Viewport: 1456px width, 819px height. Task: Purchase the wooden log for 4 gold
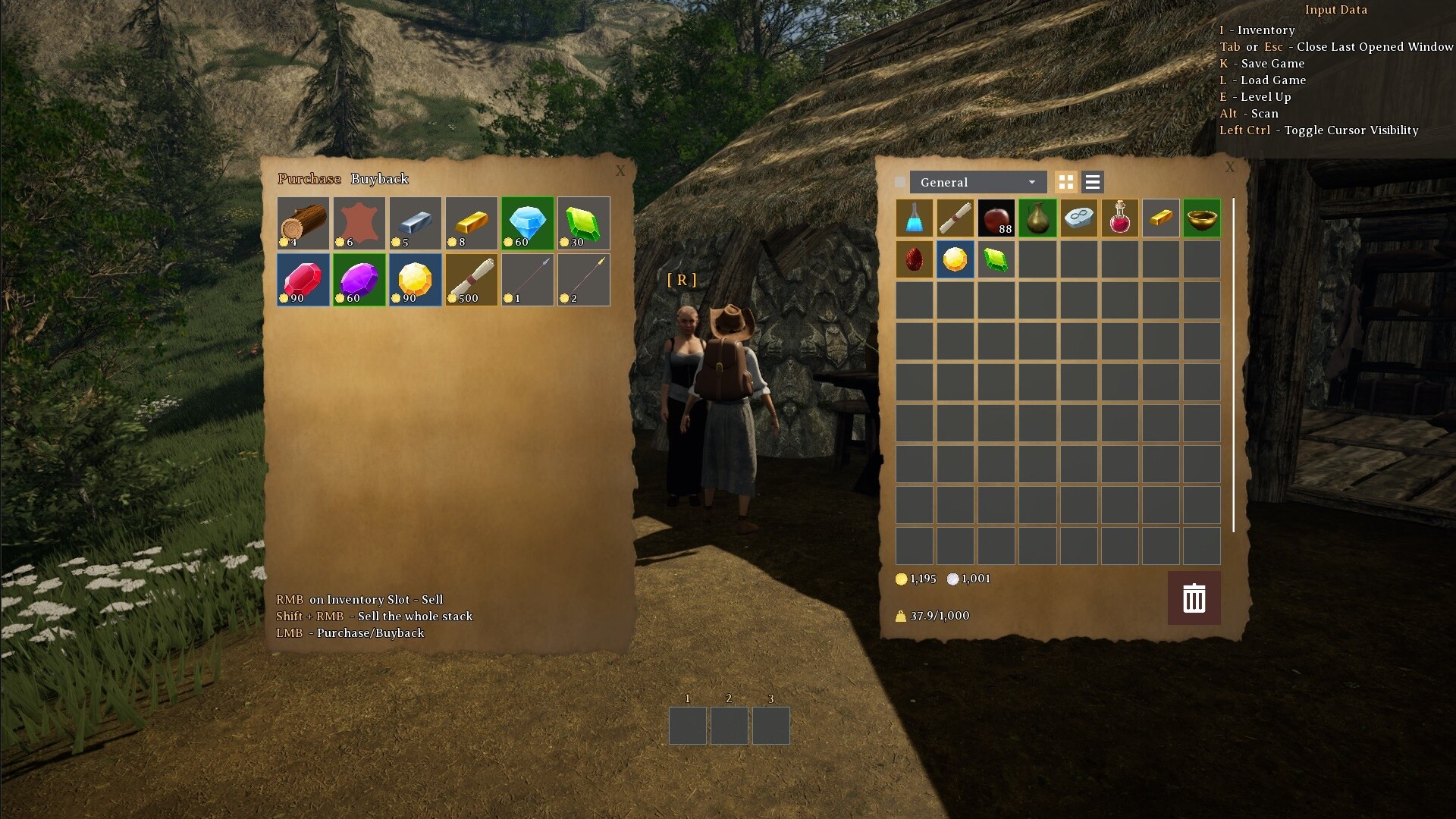303,222
